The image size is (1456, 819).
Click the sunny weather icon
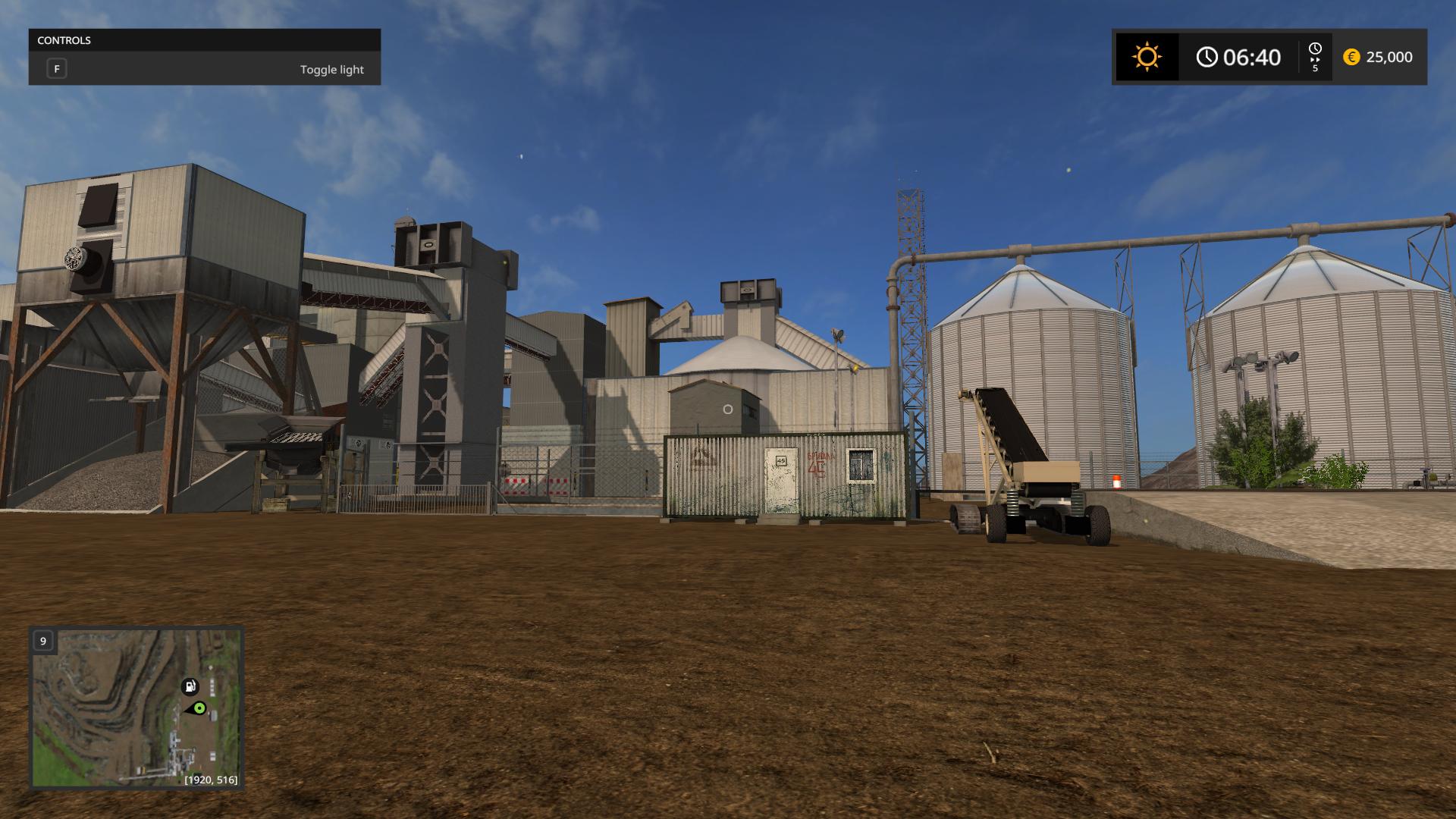pyautogui.click(x=1147, y=57)
